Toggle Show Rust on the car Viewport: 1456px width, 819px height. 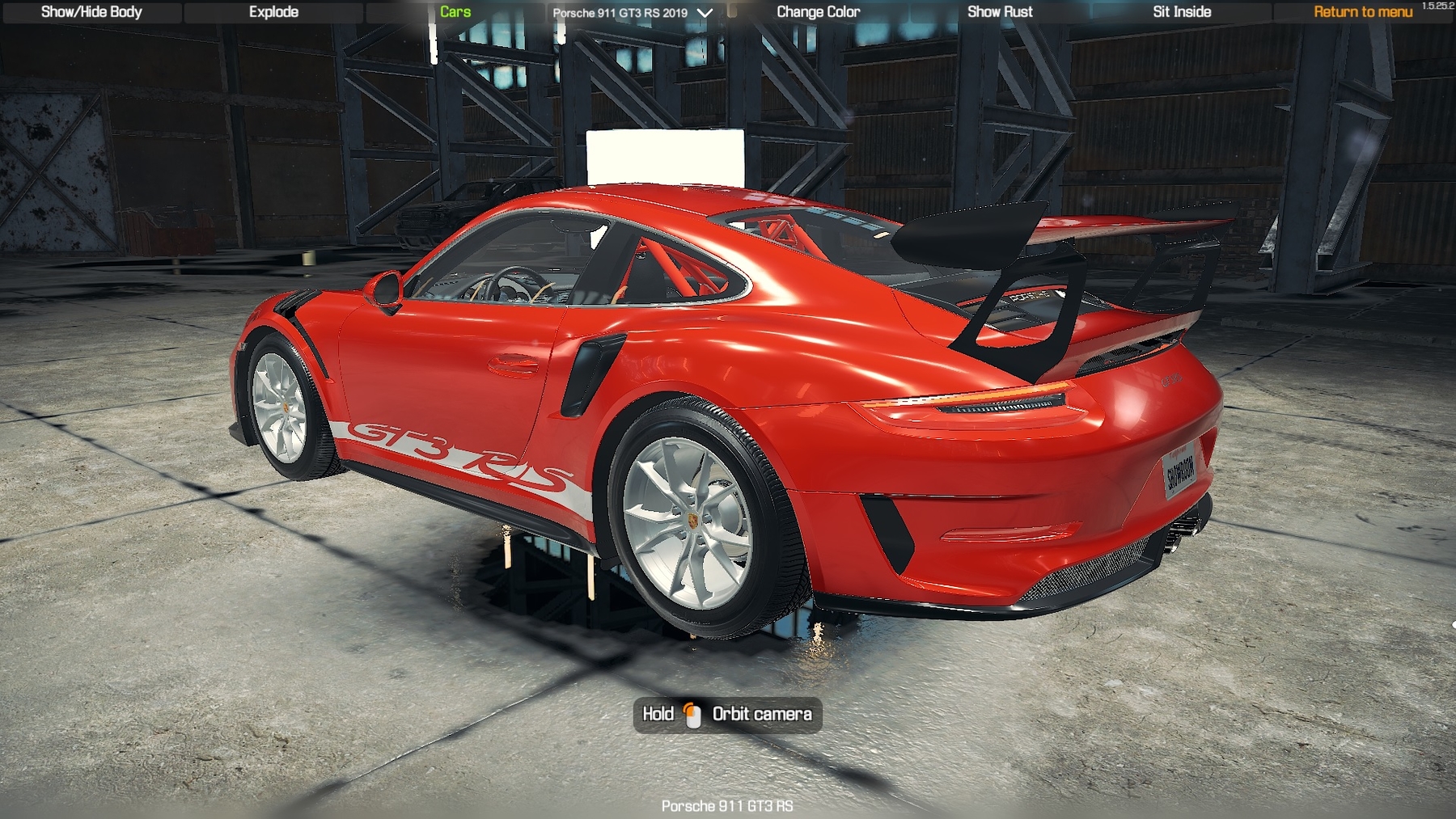(x=1000, y=12)
